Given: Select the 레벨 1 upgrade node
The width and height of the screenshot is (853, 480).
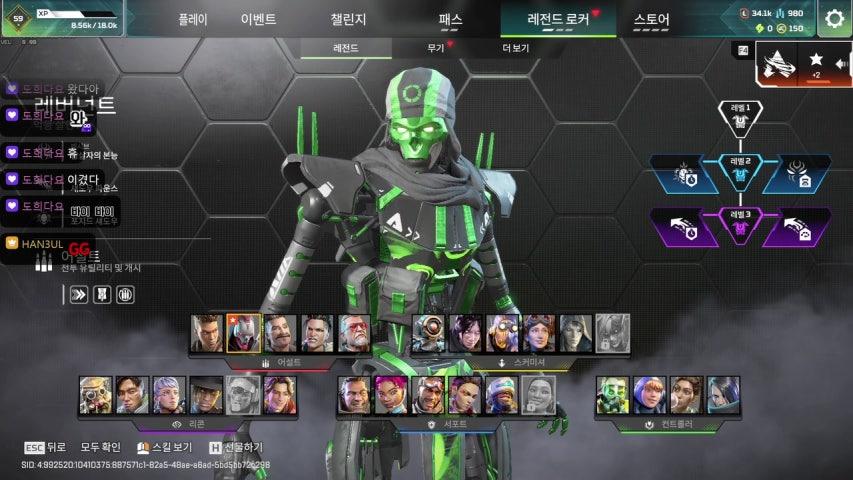Looking at the screenshot, I should pos(741,115).
